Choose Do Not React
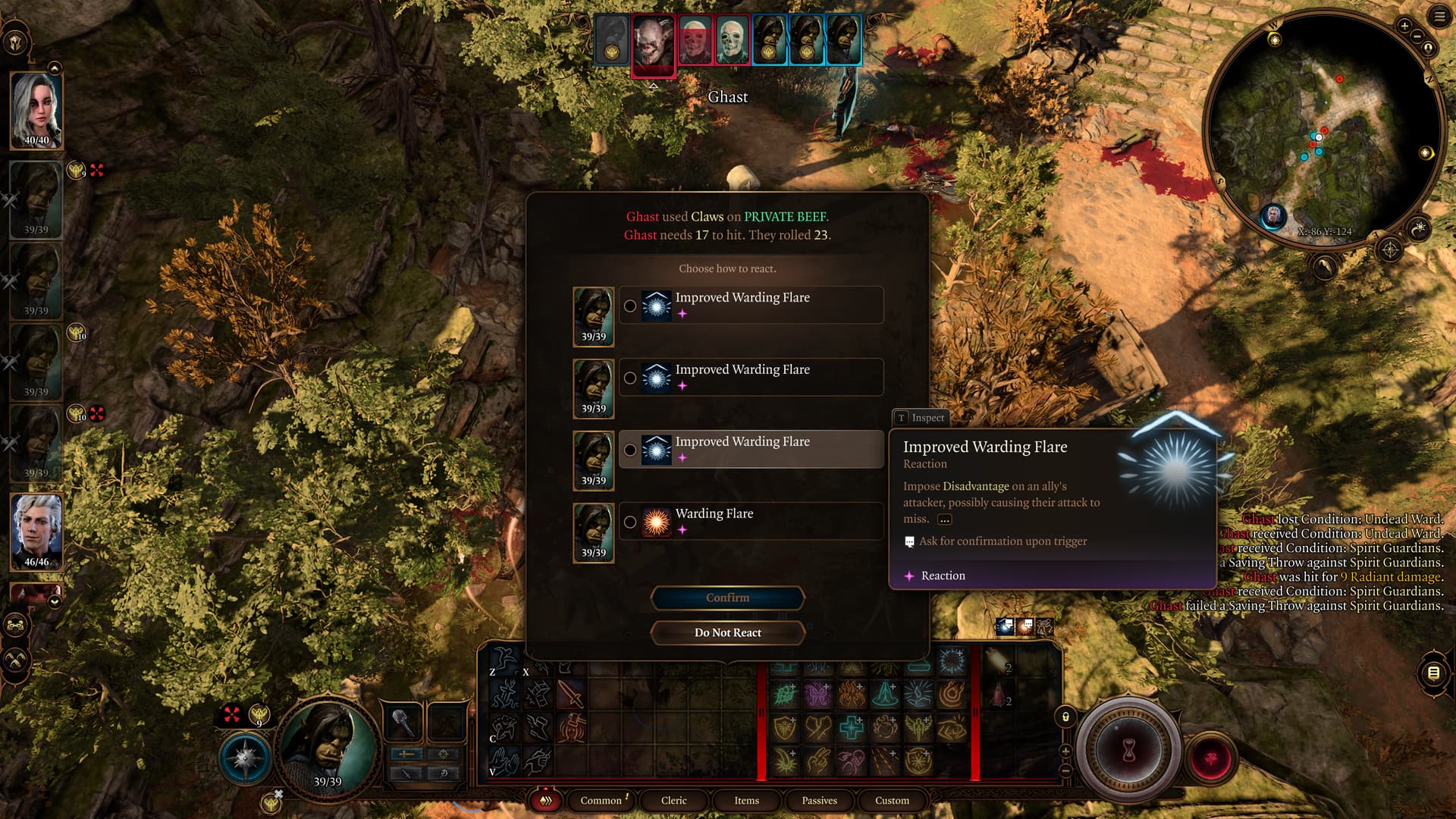Viewport: 1456px width, 819px height. (x=727, y=632)
